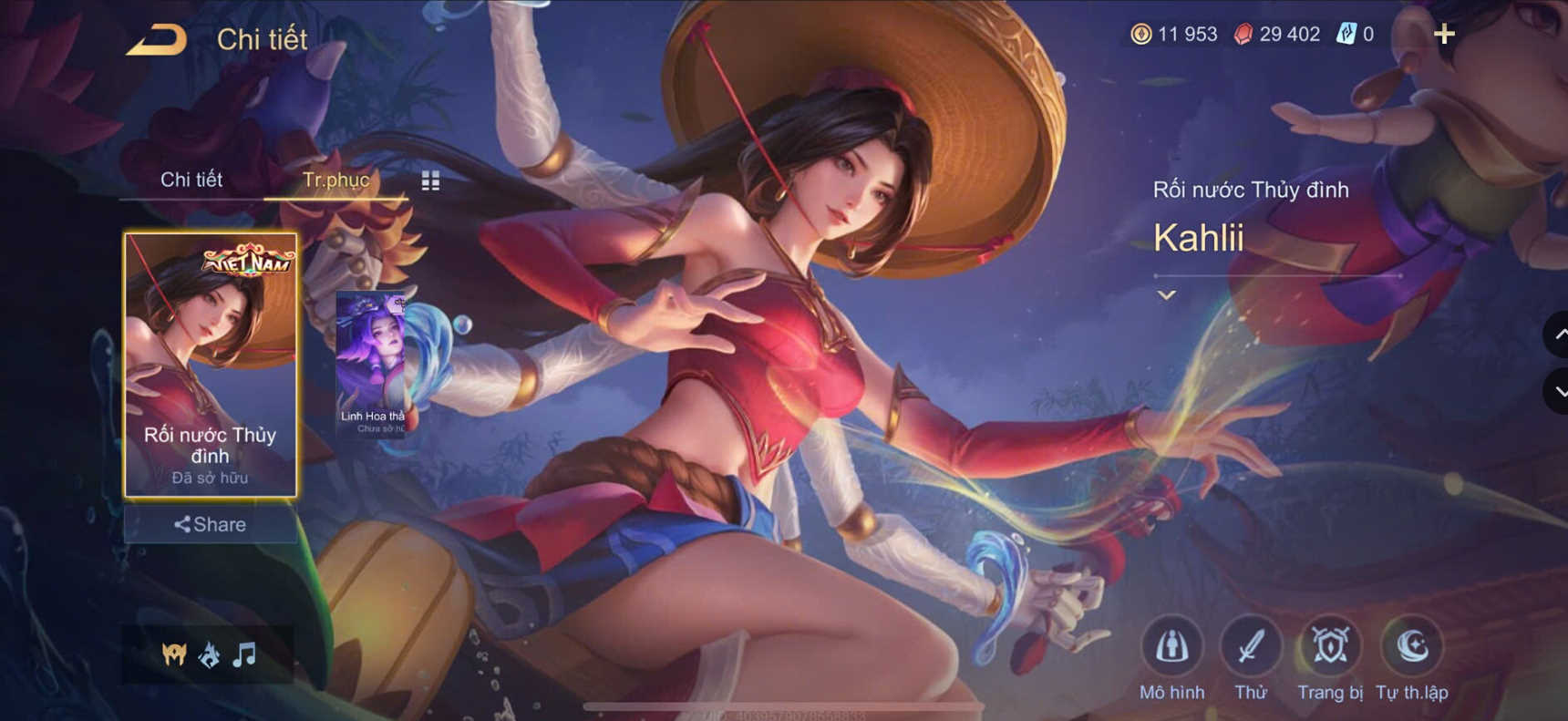Click the Share button
This screenshot has width=1568, height=721.
click(x=211, y=525)
